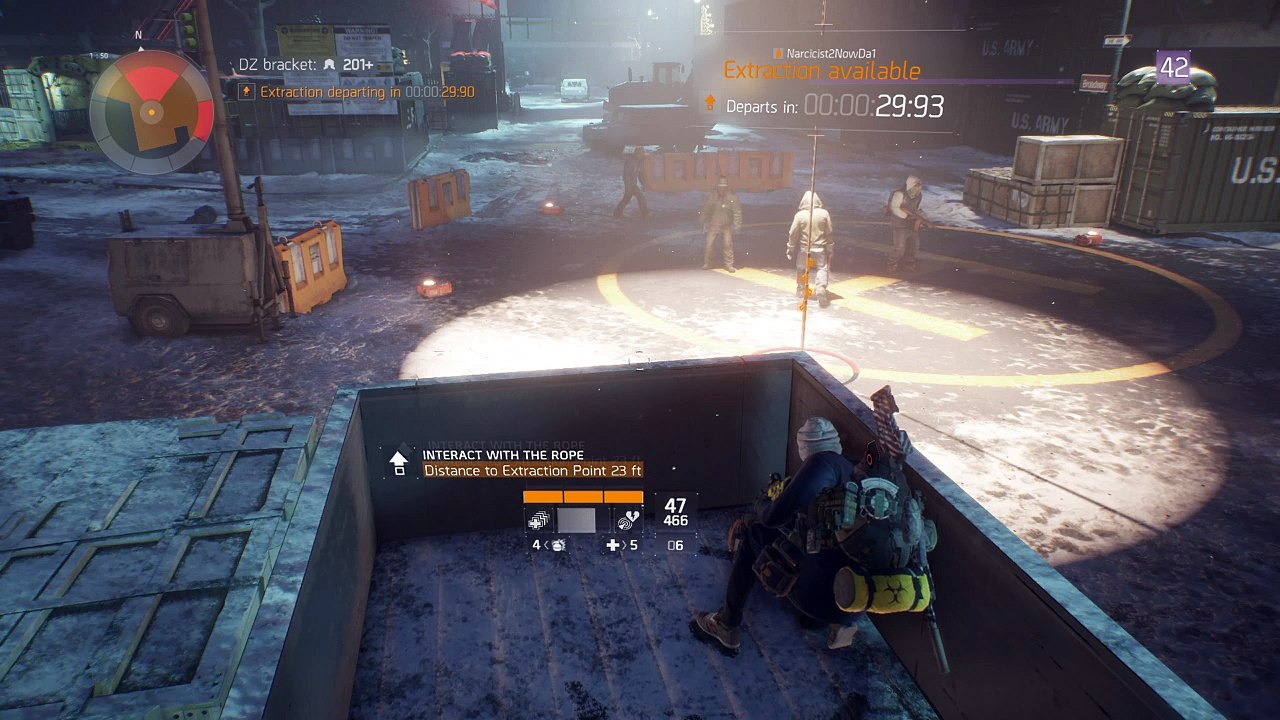Click the purple 42 Dark Zone level badge
The image size is (1280, 720).
pyautogui.click(x=1173, y=66)
